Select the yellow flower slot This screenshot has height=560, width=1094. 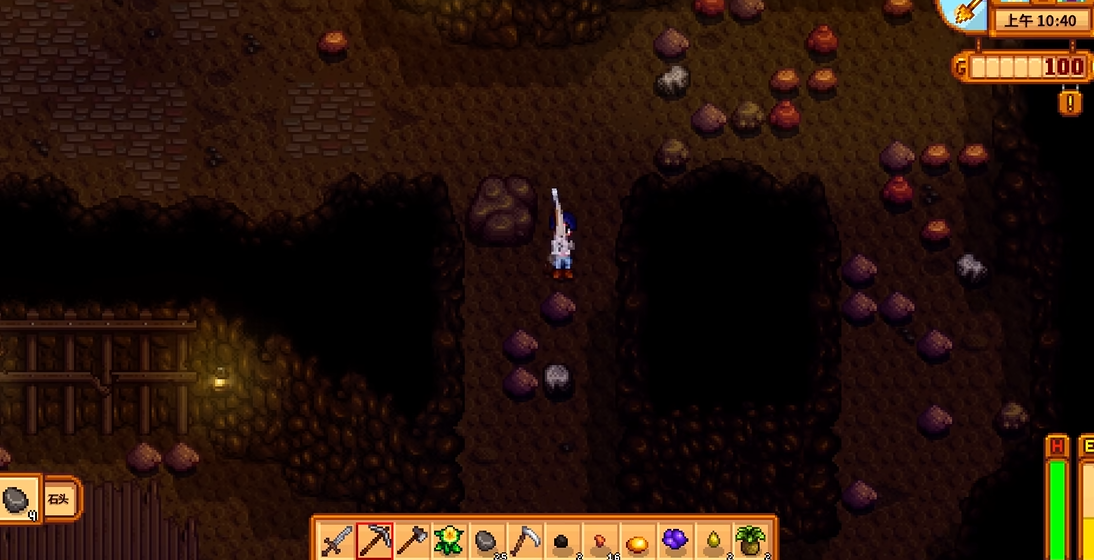pos(450,541)
